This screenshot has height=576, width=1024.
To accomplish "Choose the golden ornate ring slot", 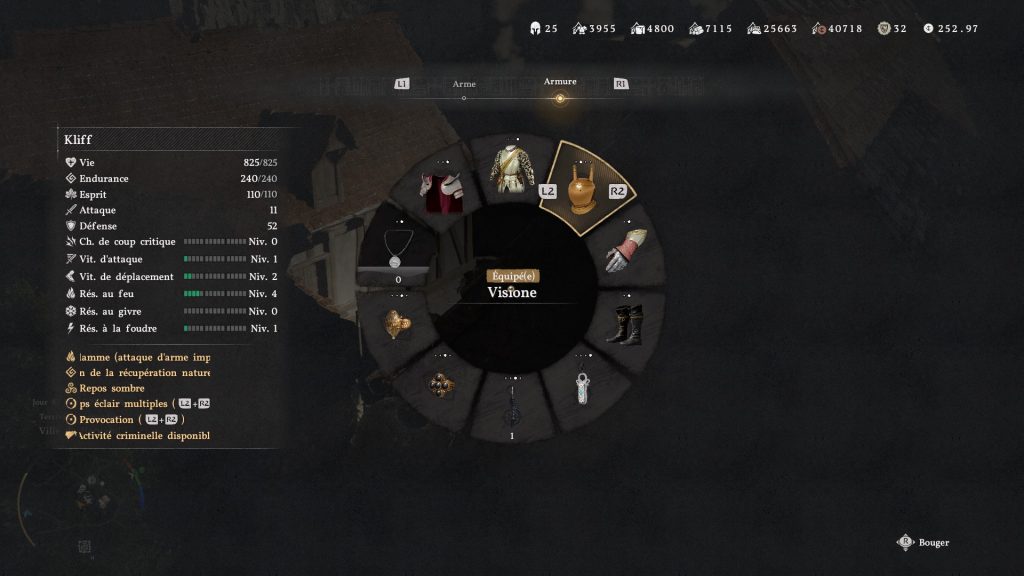I will [397, 323].
